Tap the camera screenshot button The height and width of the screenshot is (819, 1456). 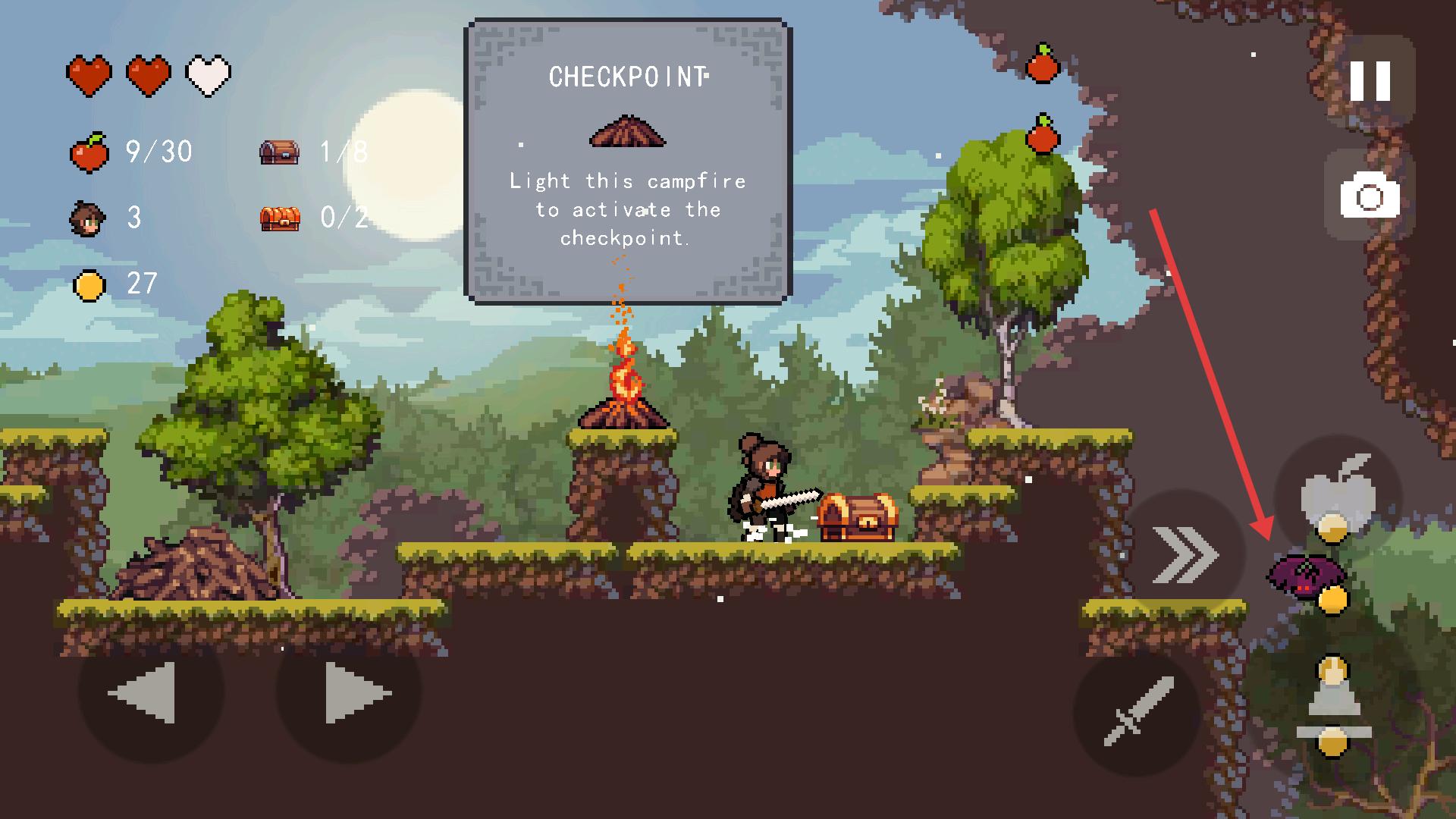click(x=1370, y=197)
